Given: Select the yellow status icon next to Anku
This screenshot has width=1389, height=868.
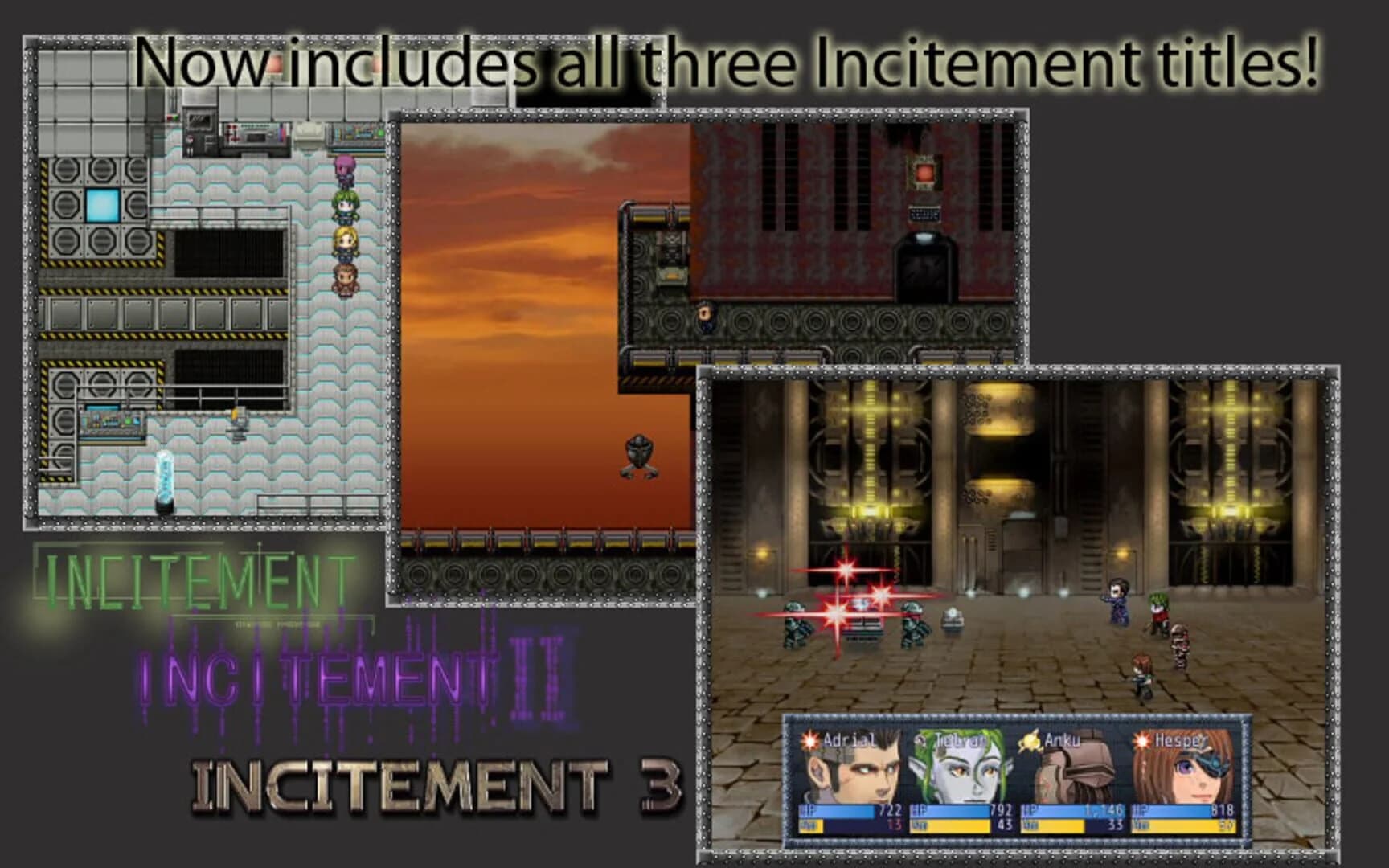Looking at the screenshot, I should [1030, 740].
